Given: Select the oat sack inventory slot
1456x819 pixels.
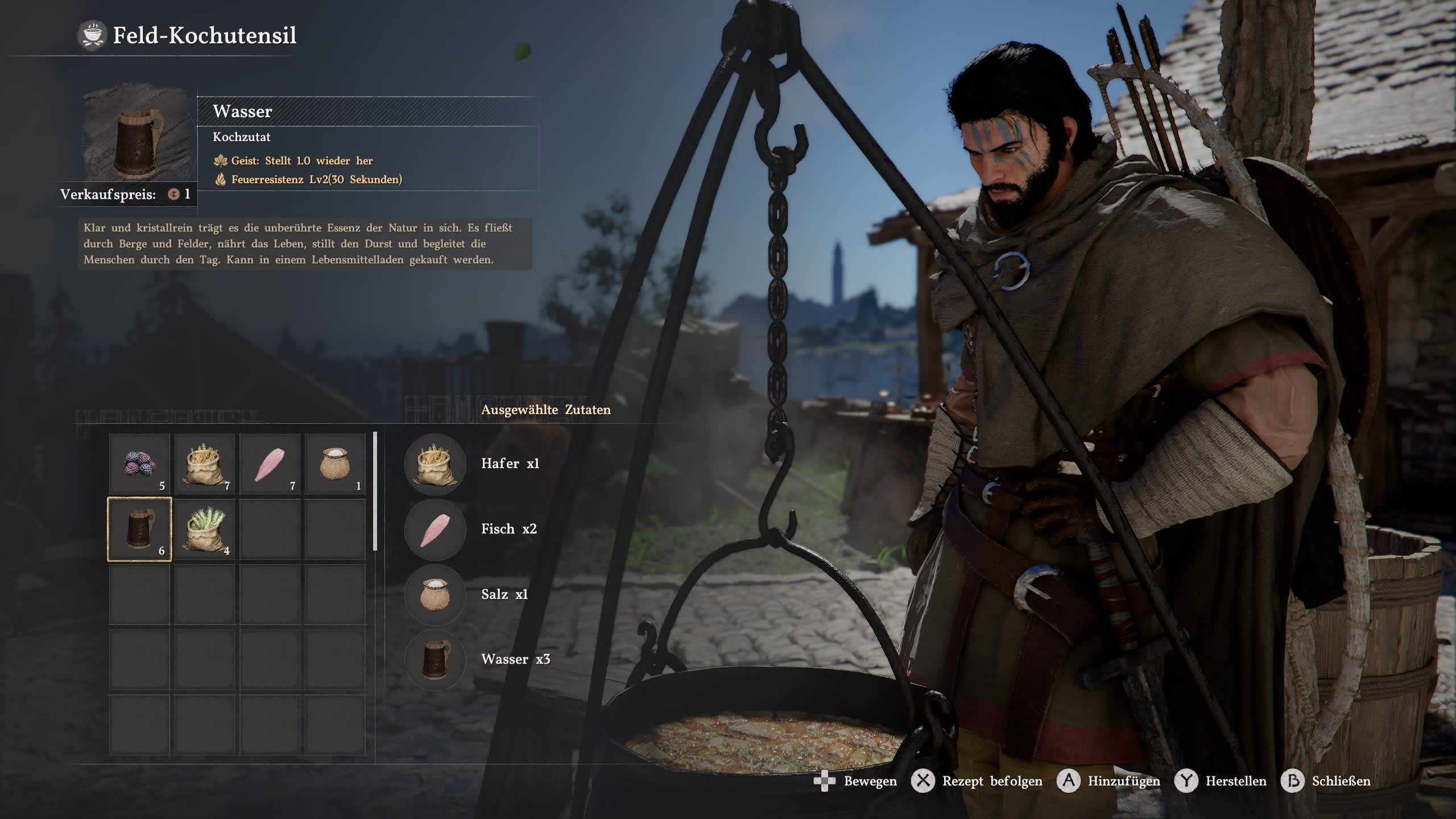Looking at the screenshot, I should 205,464.
